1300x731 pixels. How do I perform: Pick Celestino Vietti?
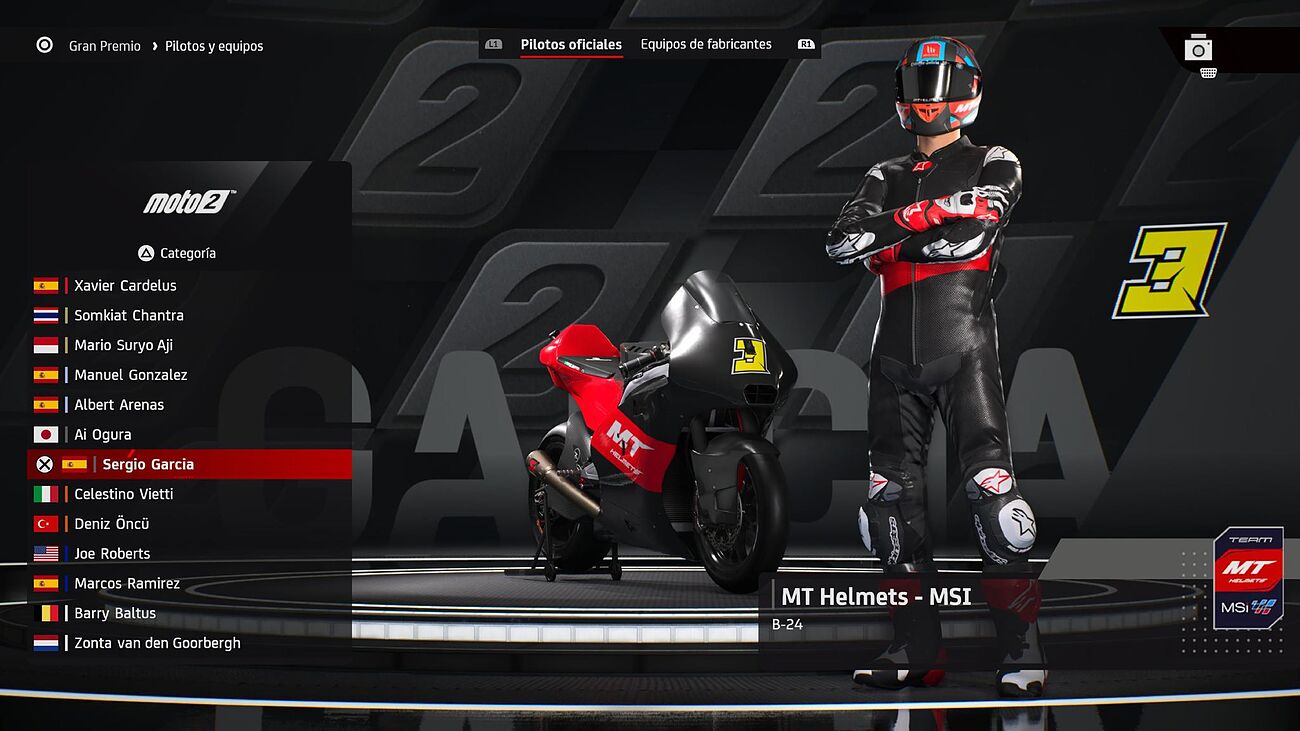click(x=124, y=494)
